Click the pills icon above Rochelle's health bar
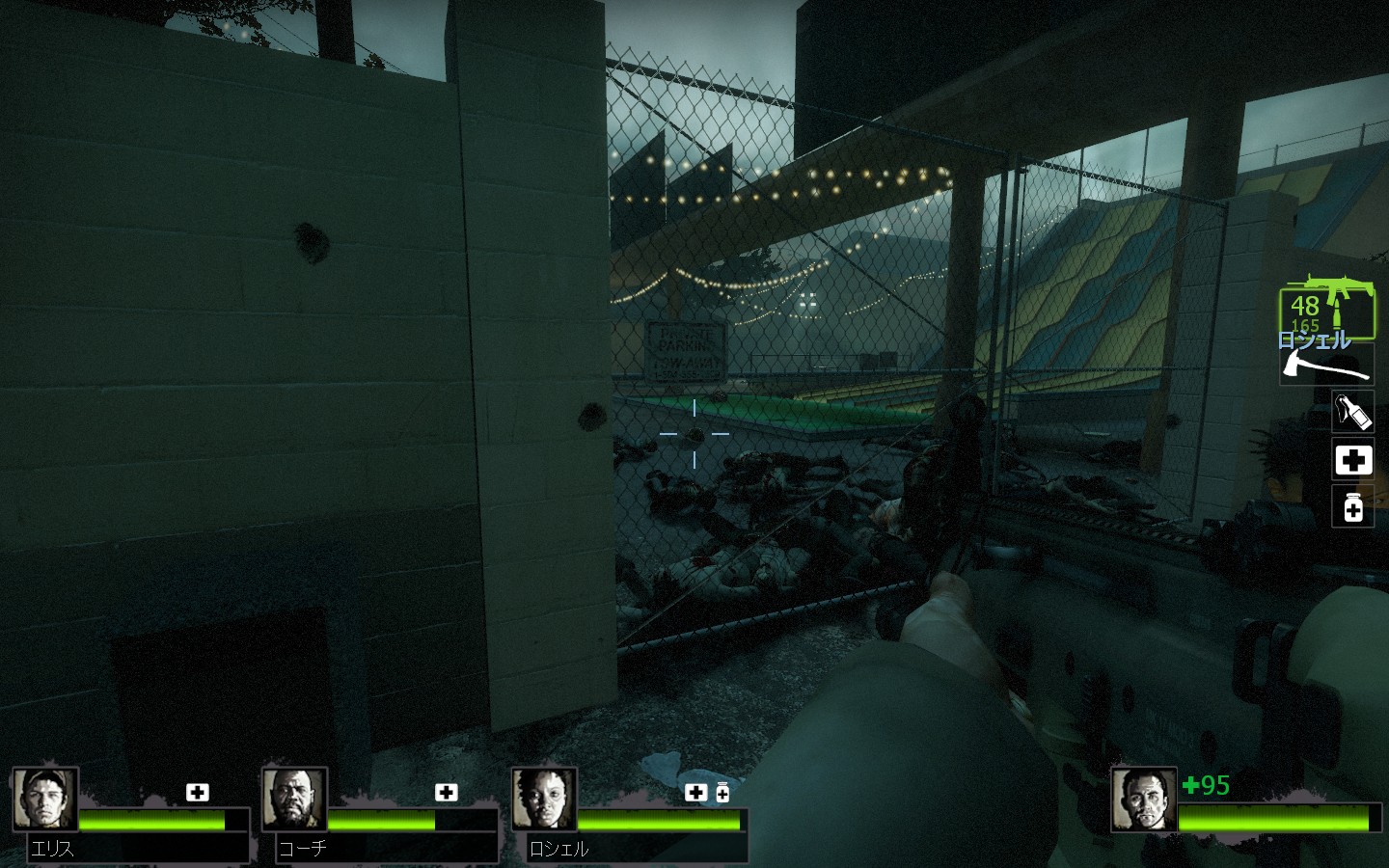 click(x=722, y=793)
